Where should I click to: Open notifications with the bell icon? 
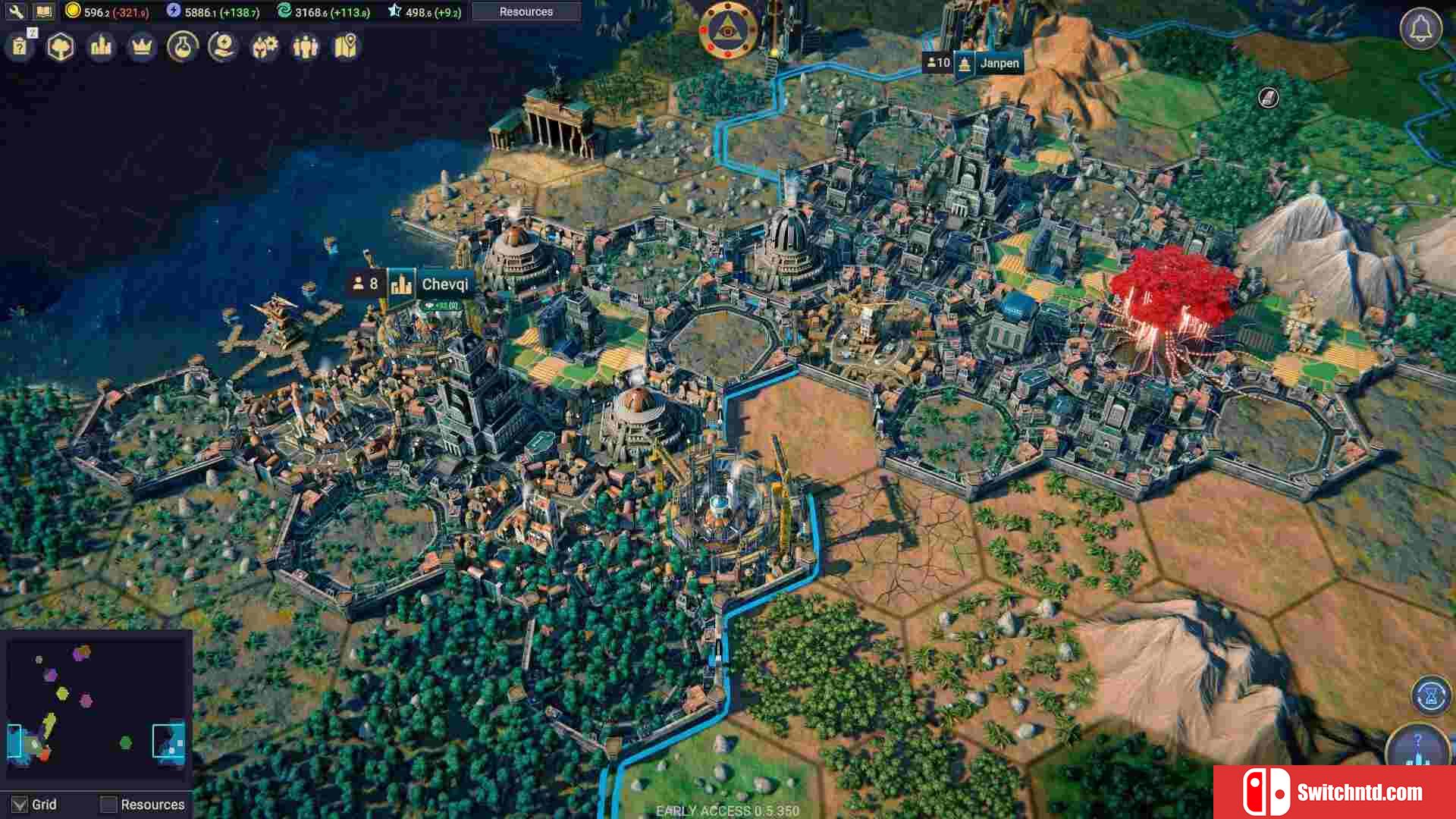(x=1420, y=29)
